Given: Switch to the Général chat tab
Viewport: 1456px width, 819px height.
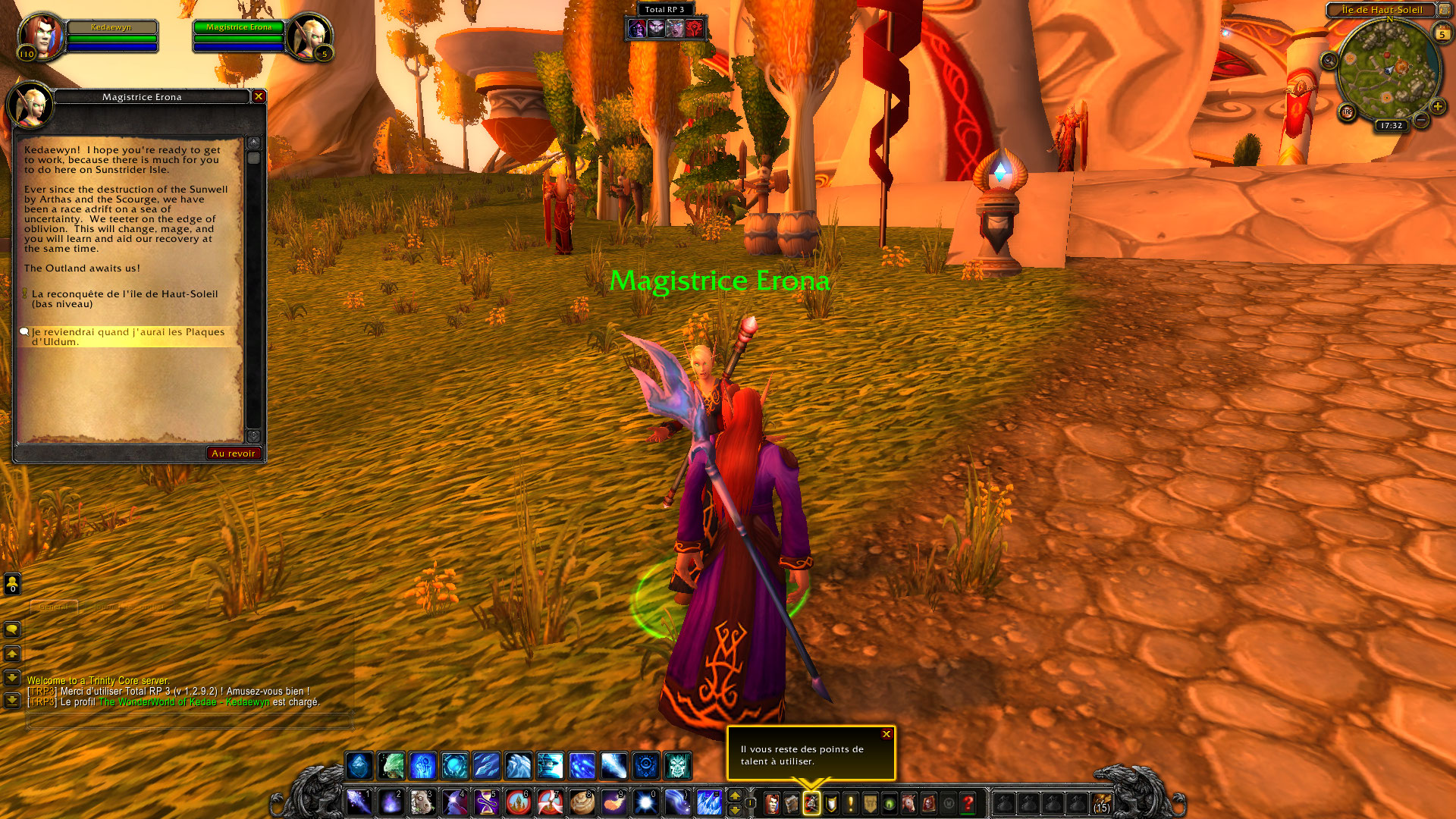Looking at the screenshot, I should pos(53,607).
